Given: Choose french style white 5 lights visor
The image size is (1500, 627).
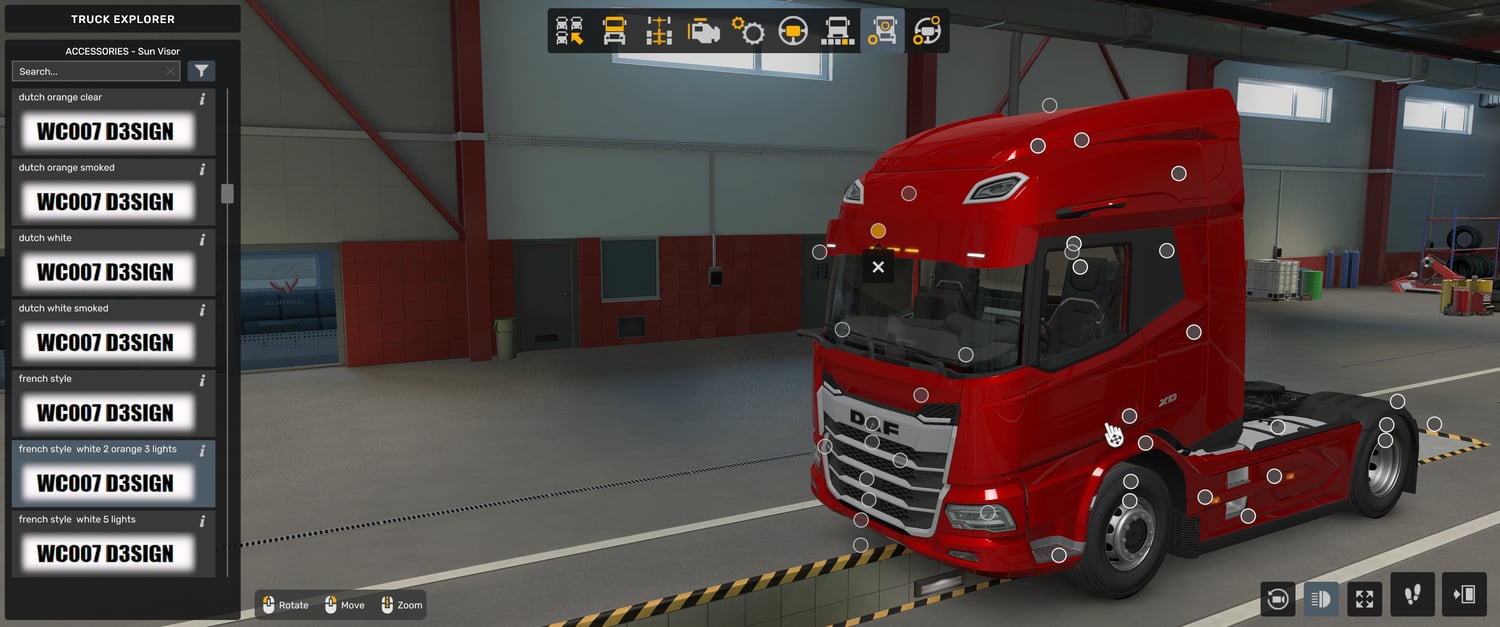Looking at the screenshot, I should pyautogui.click(x=104, y=552).
